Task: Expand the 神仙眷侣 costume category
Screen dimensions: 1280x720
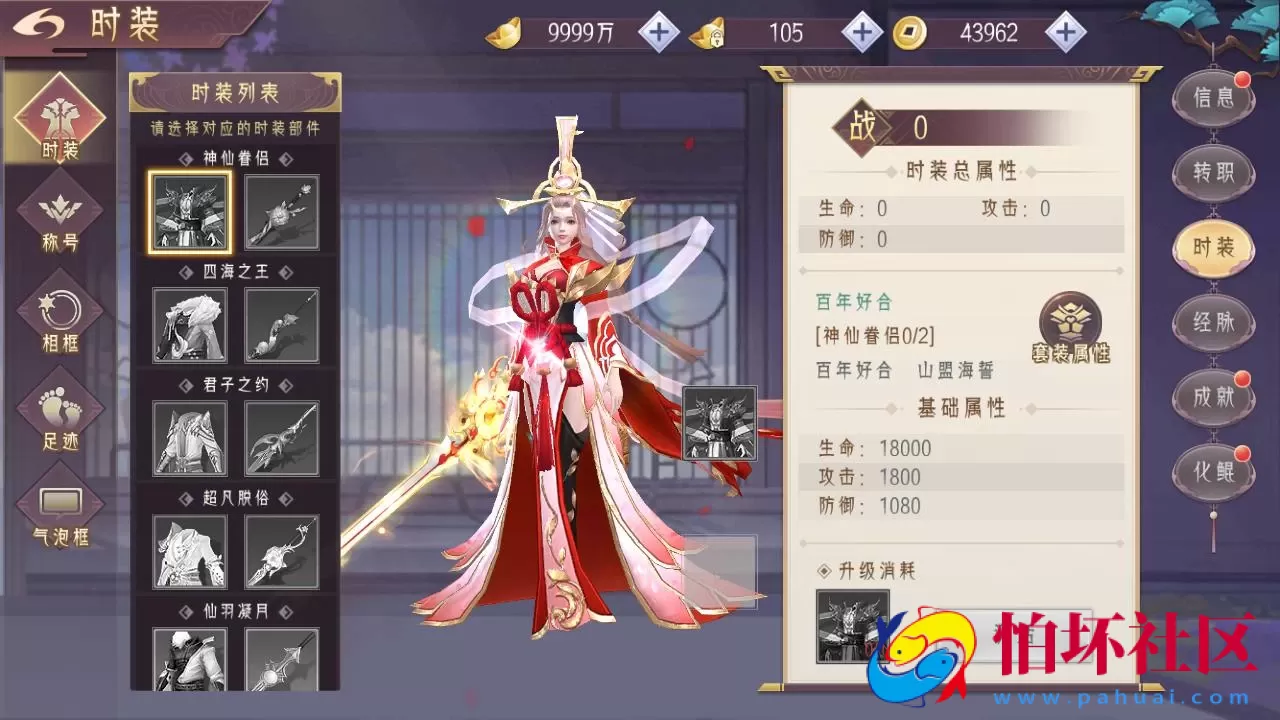Action: coord(234,157)
